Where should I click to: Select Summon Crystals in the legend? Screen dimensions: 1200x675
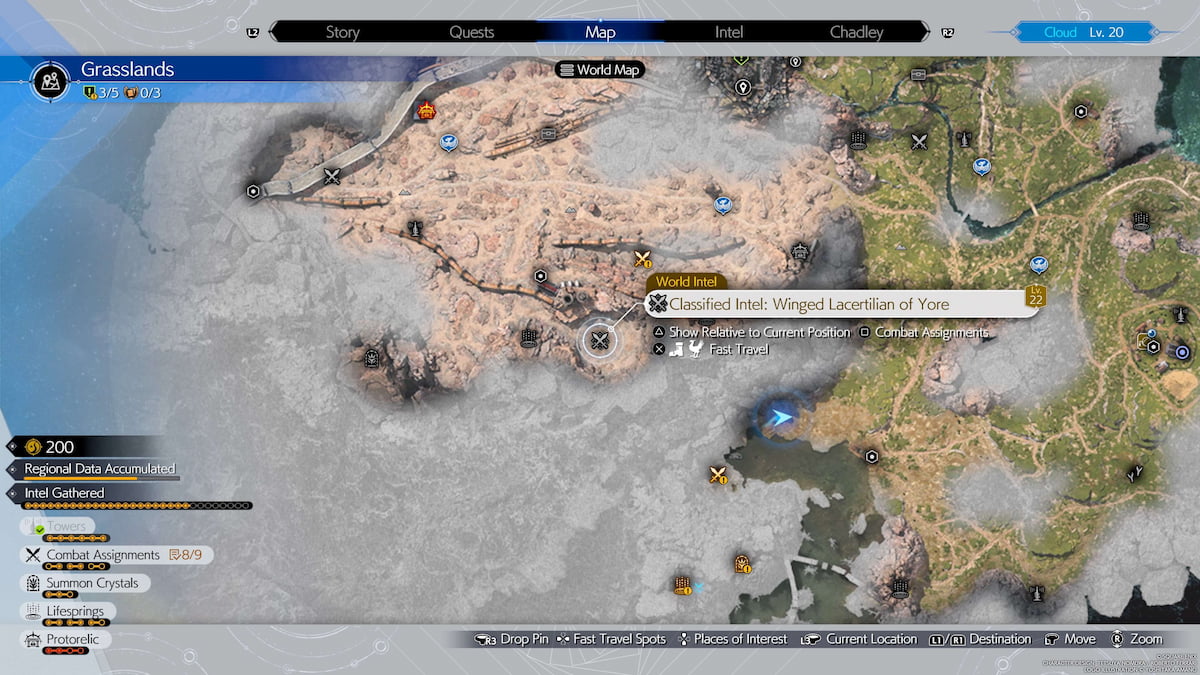click(92, 583)
